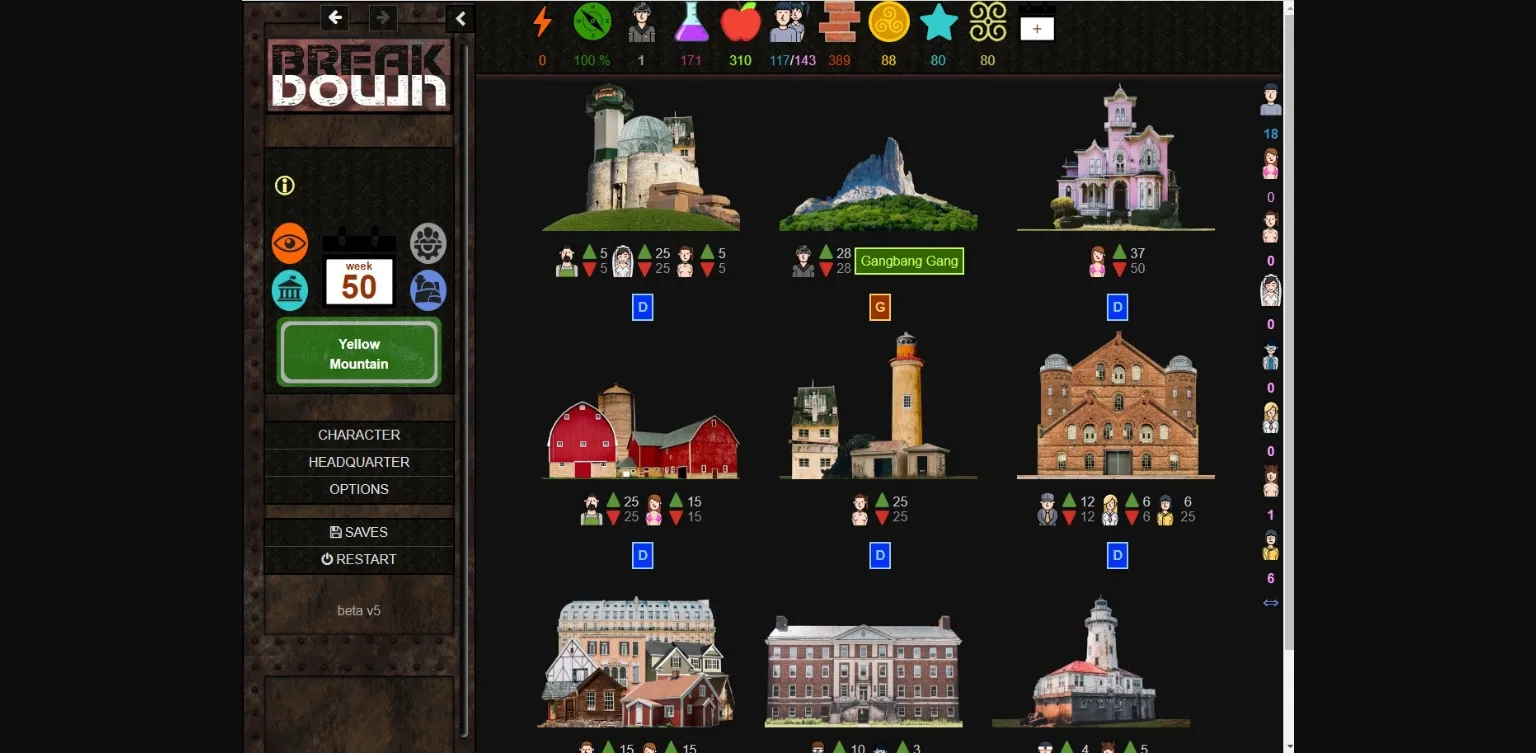The width and height of the screenshot is (1536, 753).
Task: Open the calendar plus tab in the resource bar
Action: tap(1036, 27)
